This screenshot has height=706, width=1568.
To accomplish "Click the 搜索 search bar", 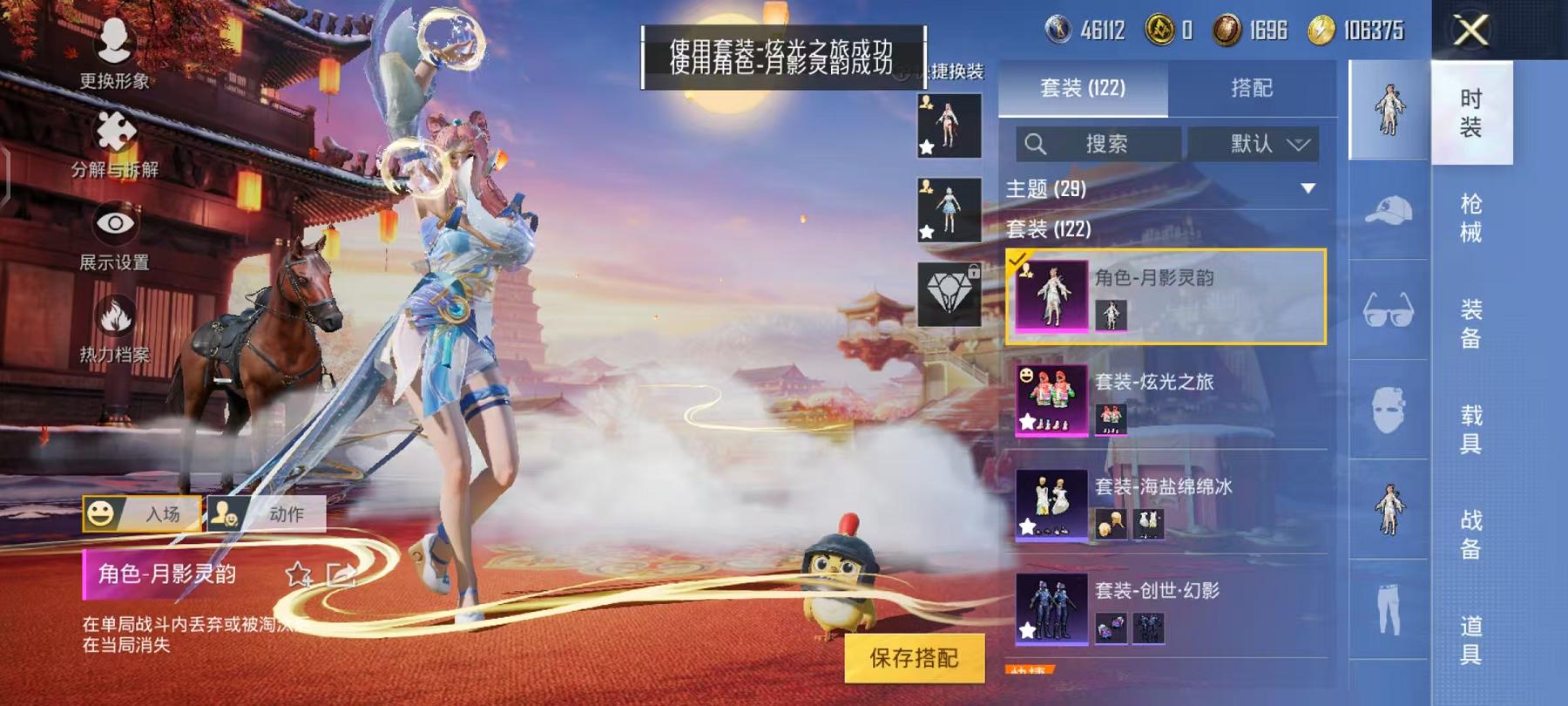I will click(1098, 145).
